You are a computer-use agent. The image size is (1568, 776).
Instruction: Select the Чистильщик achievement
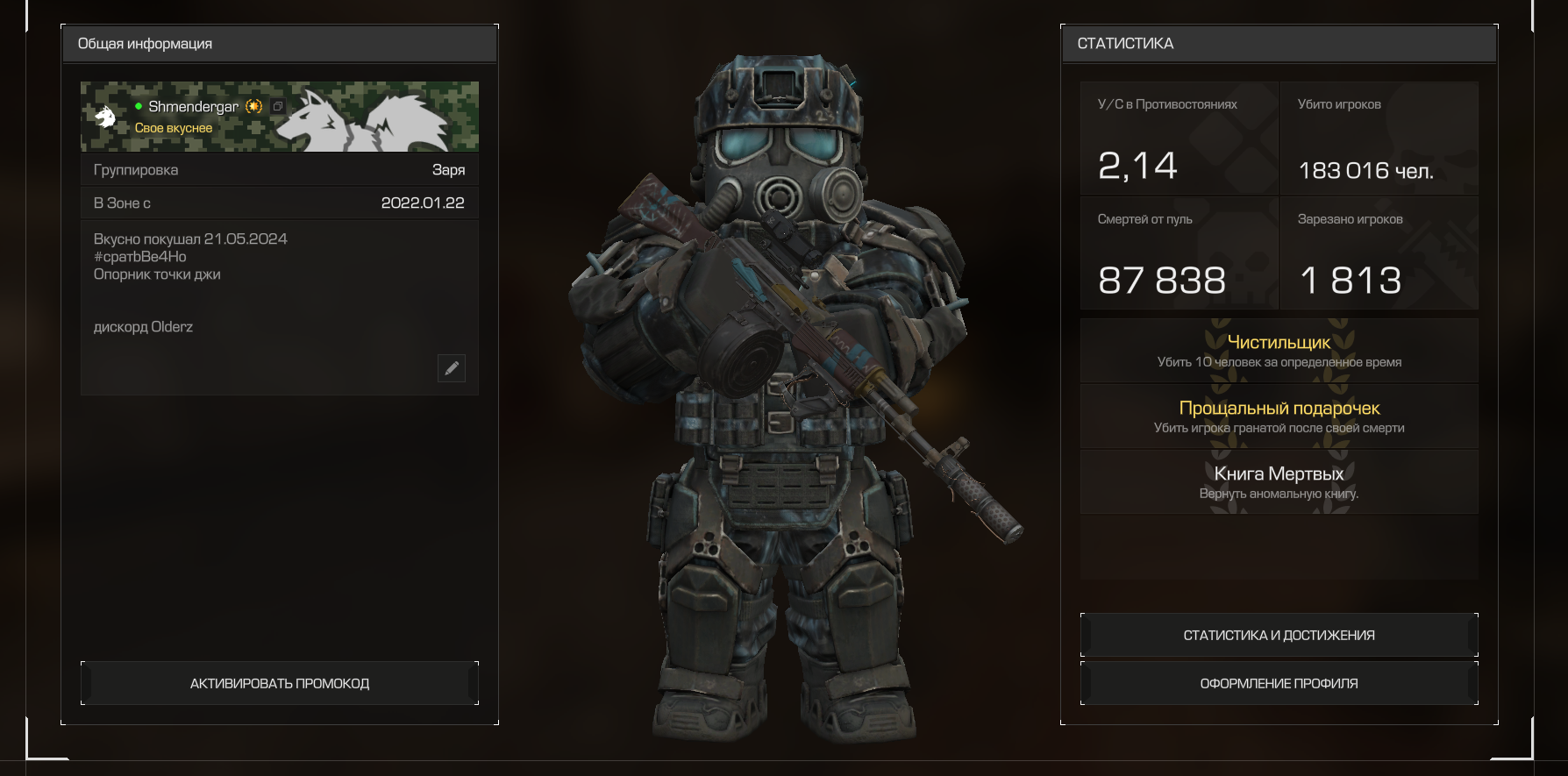[x=1279, y=351]
